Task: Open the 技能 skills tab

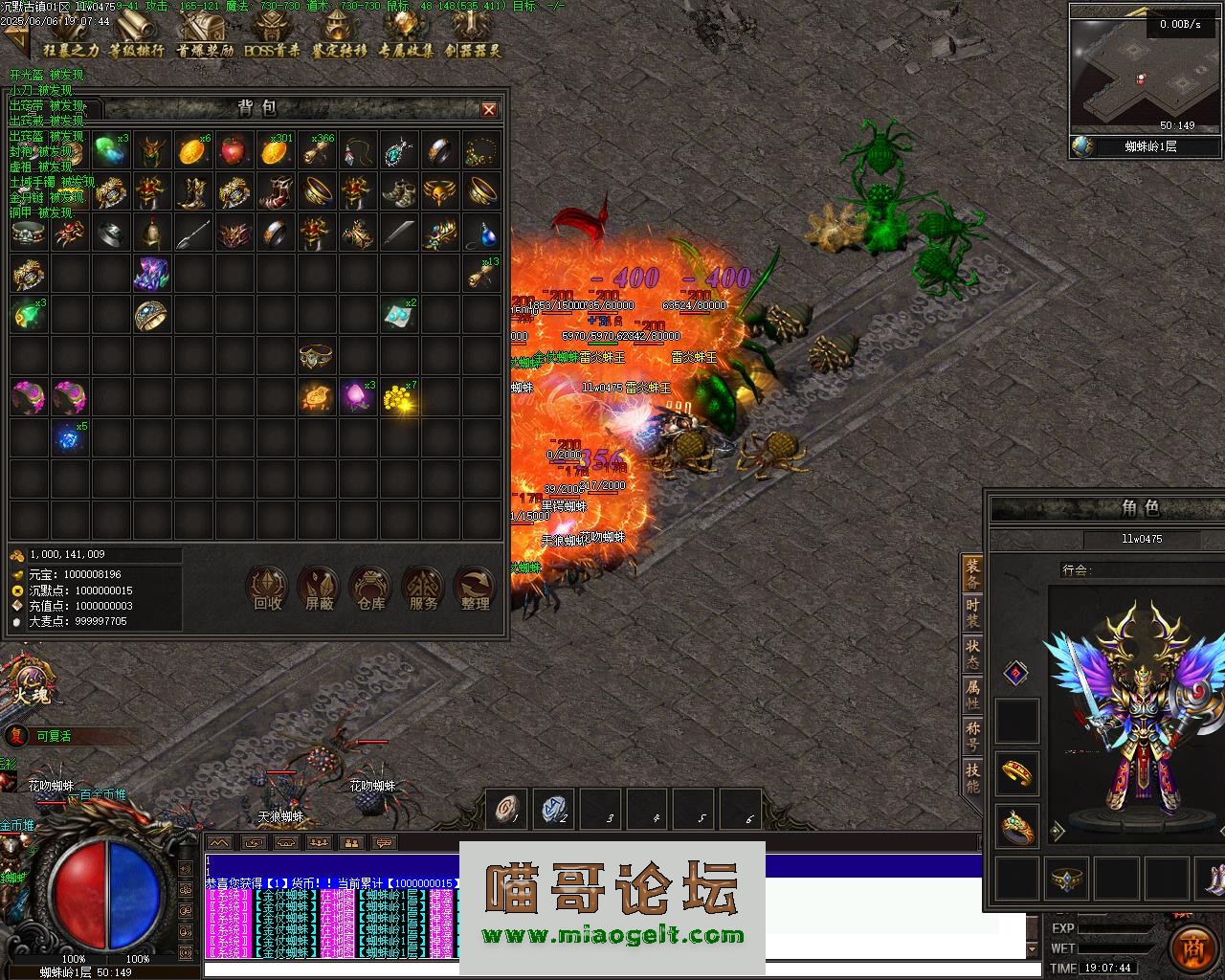Action: (972, 776)
